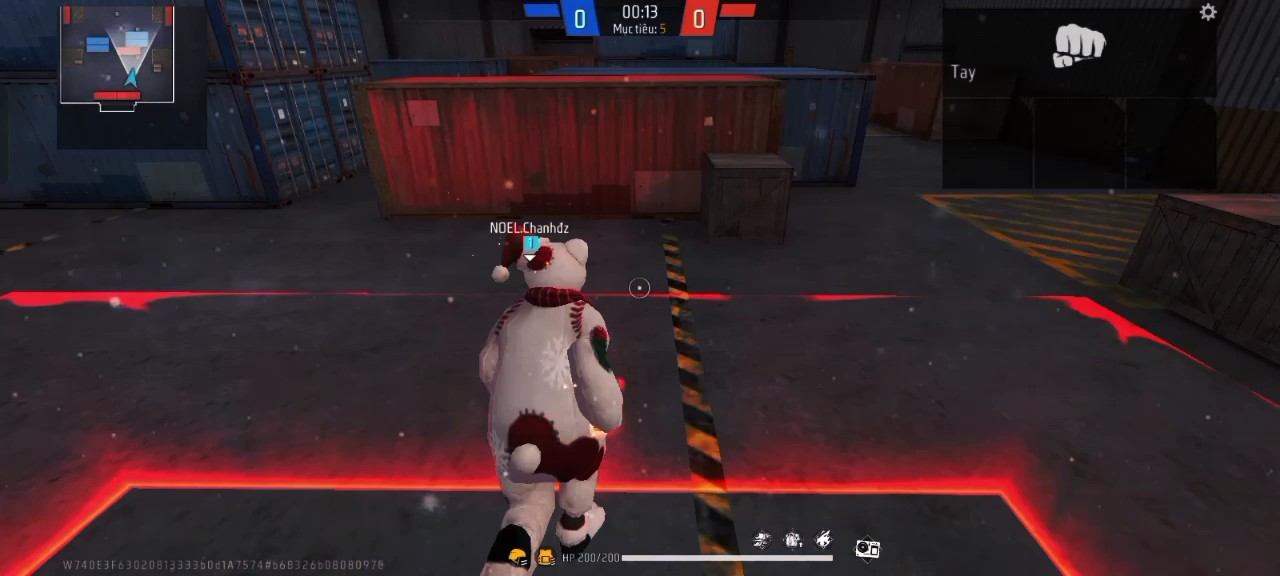The image size is (1280, 576).
Task: Open the minimap
Action: click(x=117, y=55)
